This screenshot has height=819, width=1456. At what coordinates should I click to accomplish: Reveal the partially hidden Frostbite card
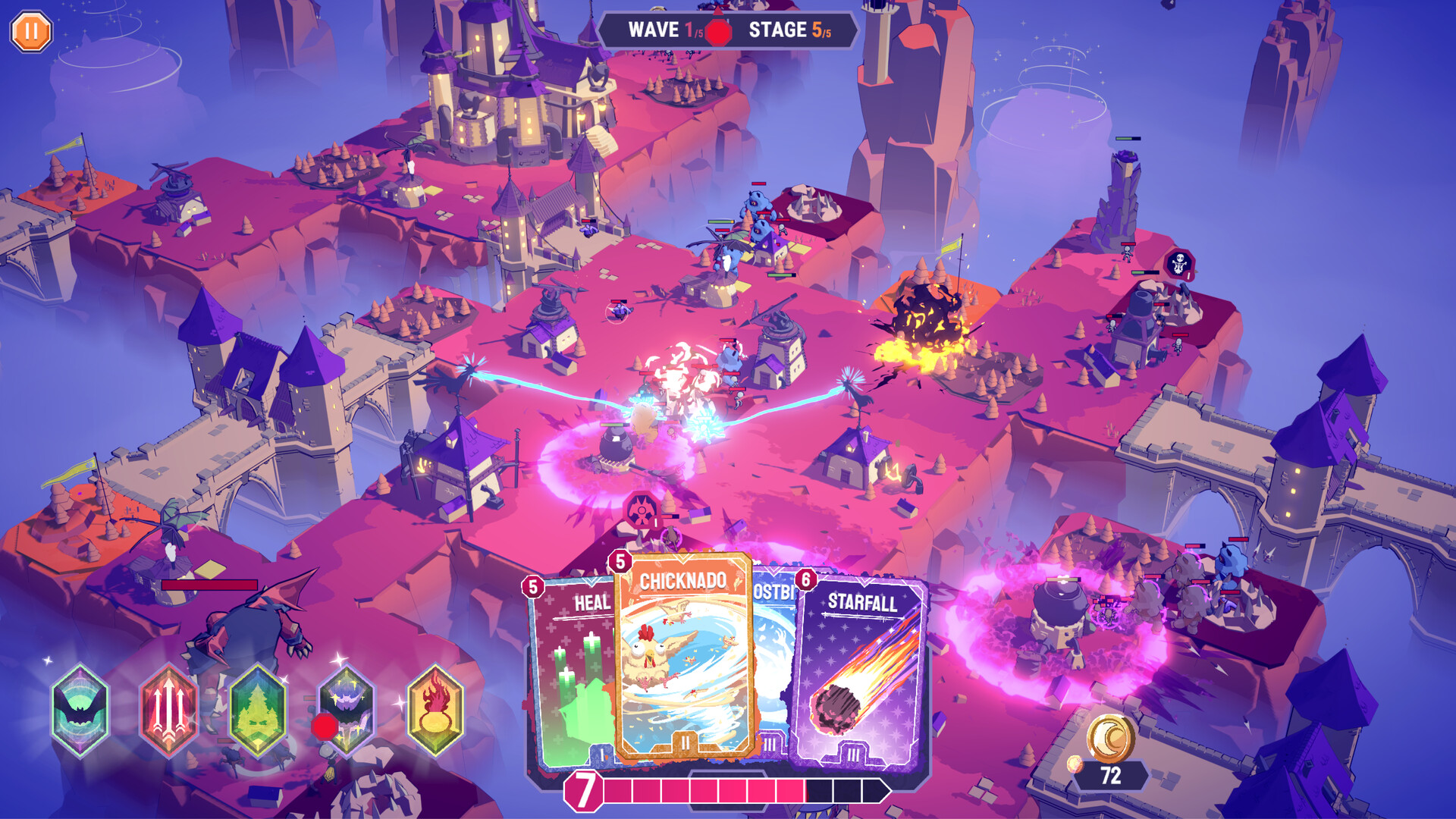[x=768, y=660]
